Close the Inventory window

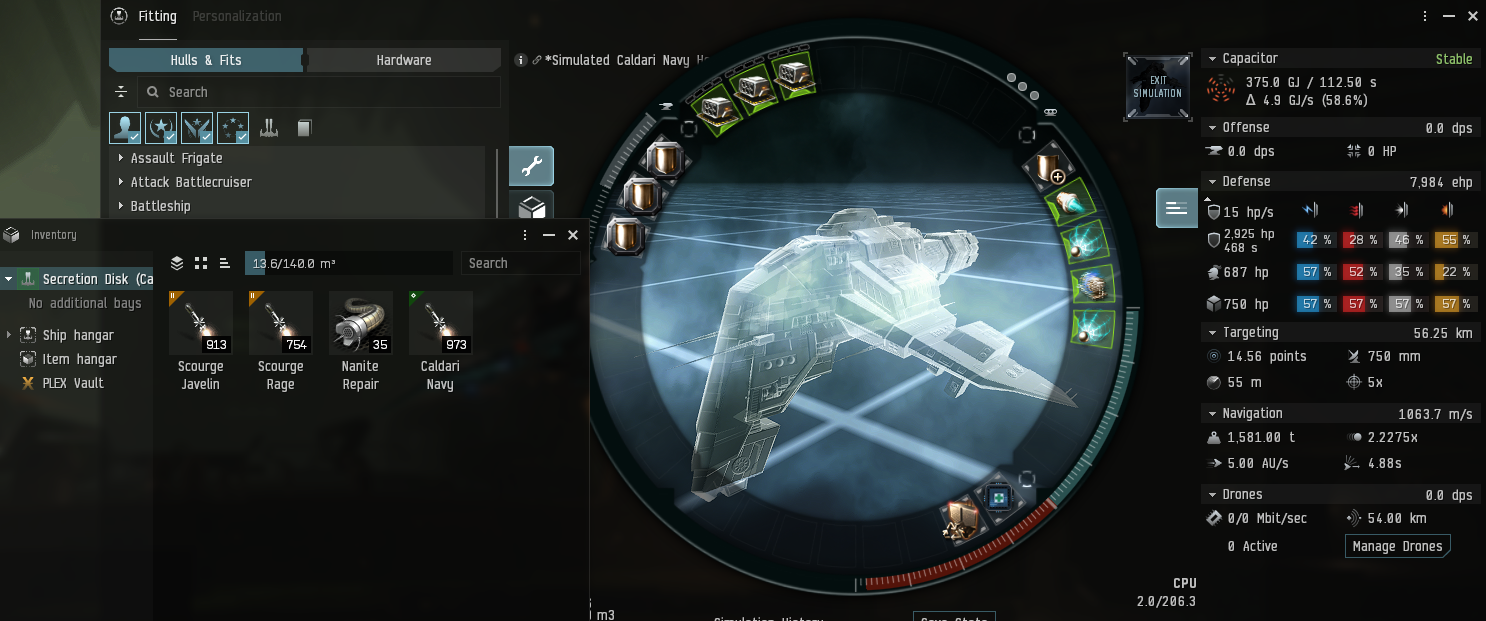[573, 235]
